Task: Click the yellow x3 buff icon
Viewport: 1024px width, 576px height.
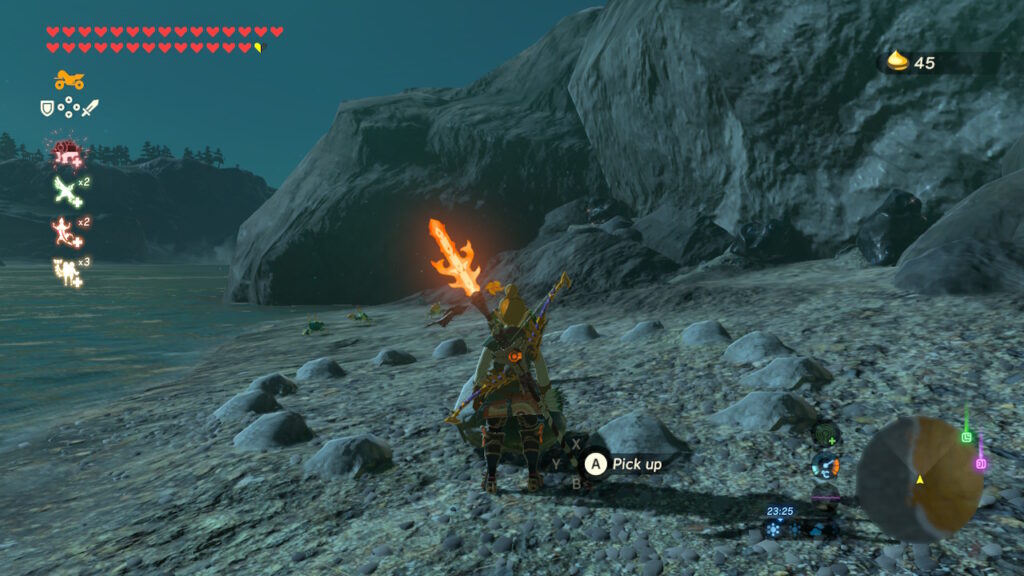Action: (66, 271)
